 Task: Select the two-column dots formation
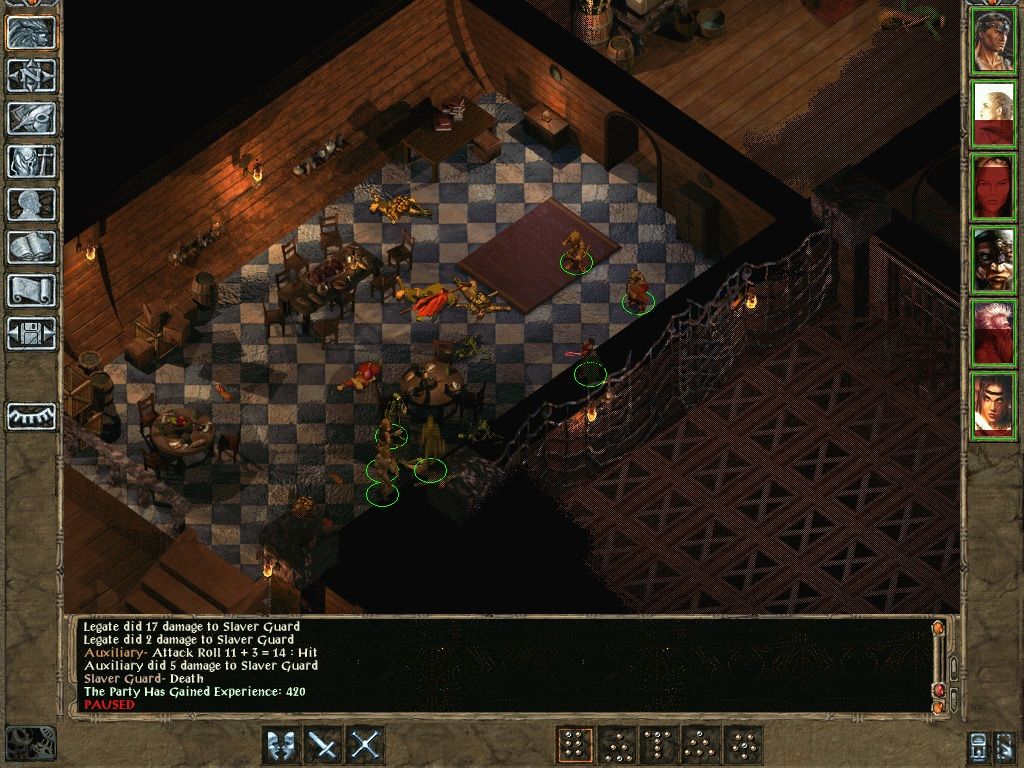click(x=574, y=745)
